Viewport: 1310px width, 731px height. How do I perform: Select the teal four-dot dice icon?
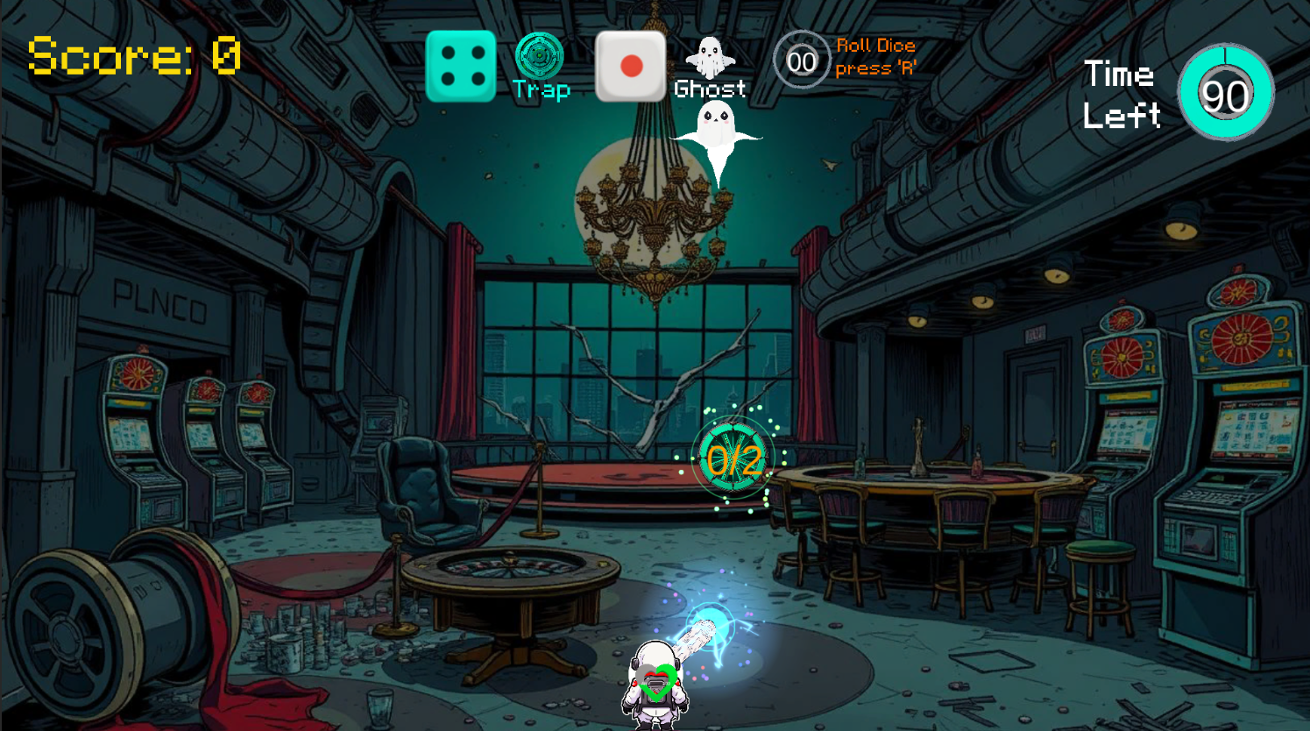(461, 66)
